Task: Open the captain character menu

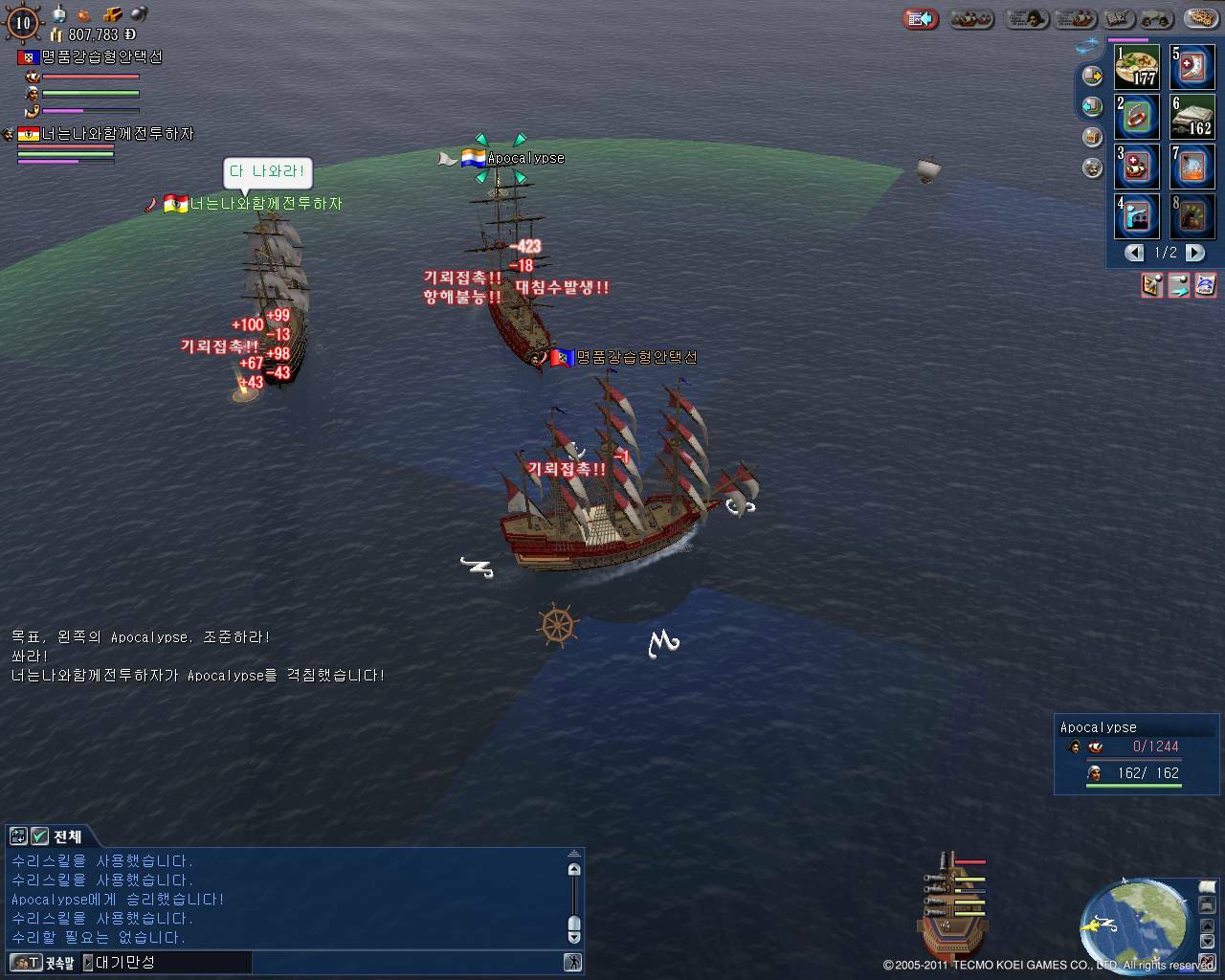Action: pyautogui.click(x=1025, y=18)
